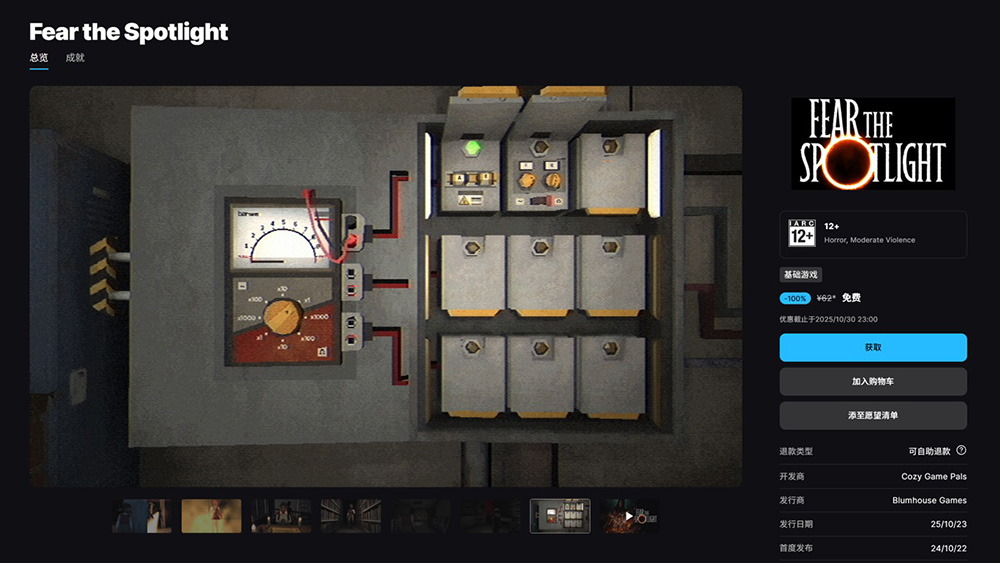This screenshot has height=563, width=1000.
Task: Click the blue 获取 button
Action: (x=873, y=347)
